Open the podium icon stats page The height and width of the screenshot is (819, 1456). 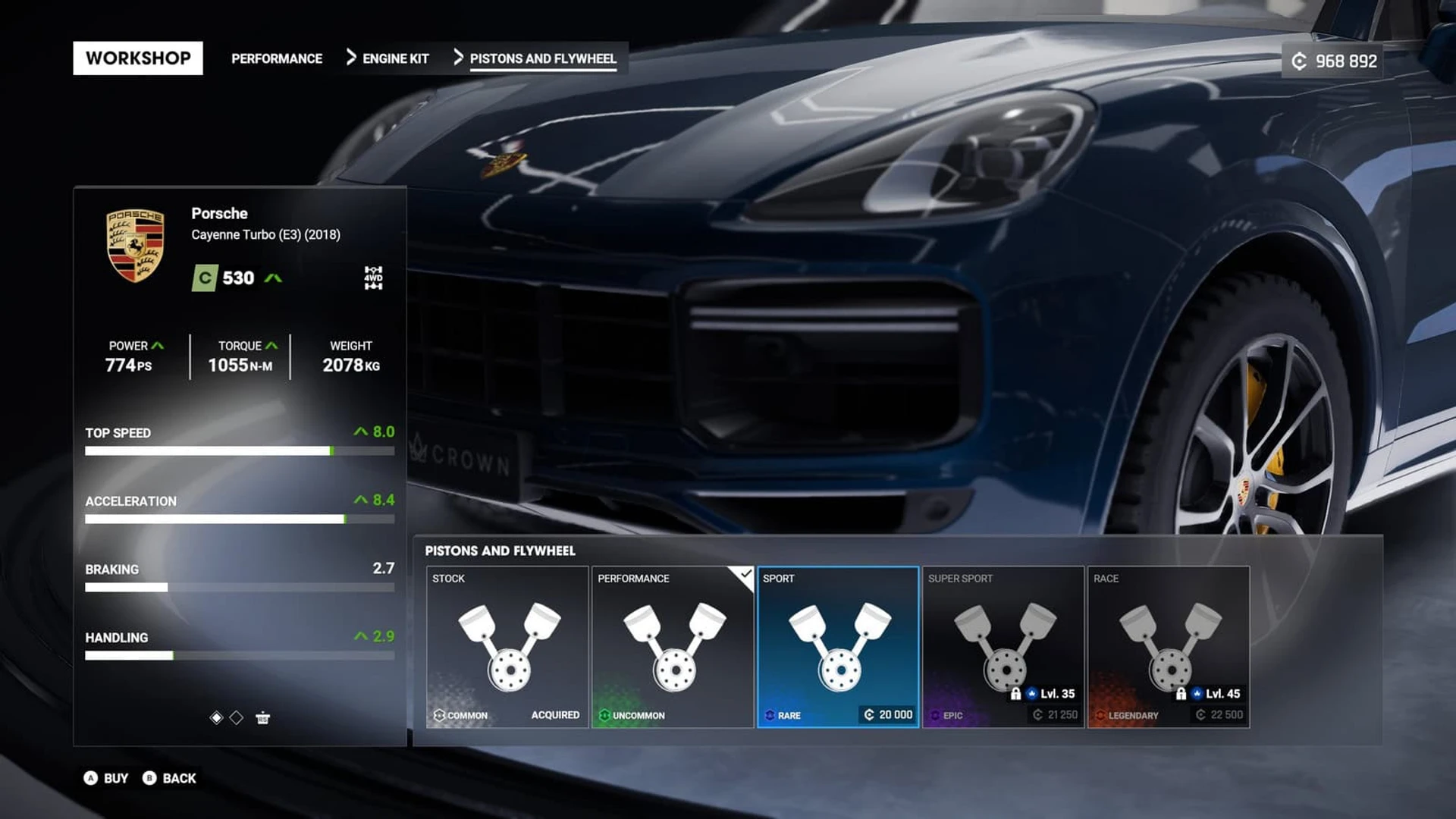pos(262,717)
